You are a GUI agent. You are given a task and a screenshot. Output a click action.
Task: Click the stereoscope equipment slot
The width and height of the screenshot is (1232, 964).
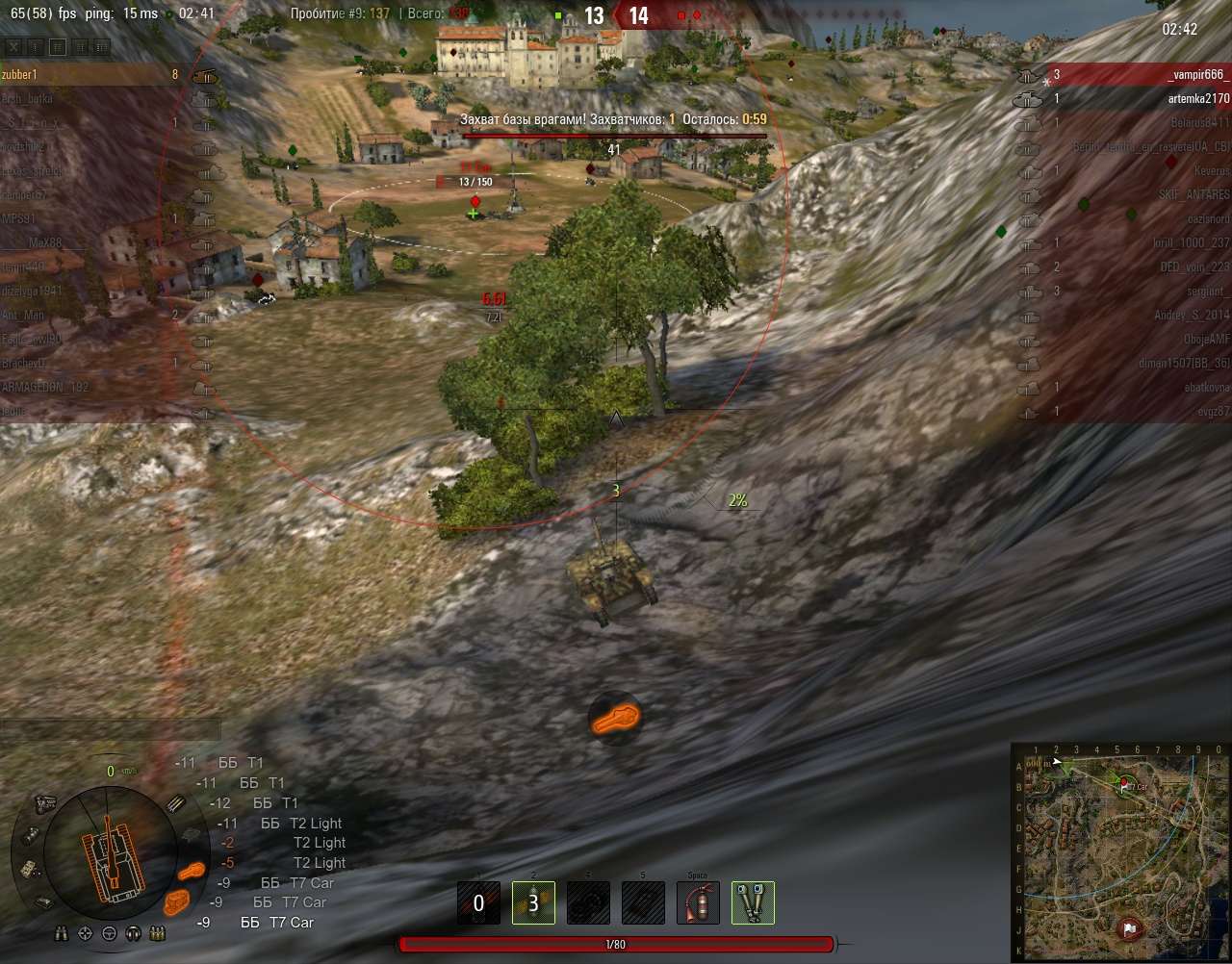tap(753, 903)
